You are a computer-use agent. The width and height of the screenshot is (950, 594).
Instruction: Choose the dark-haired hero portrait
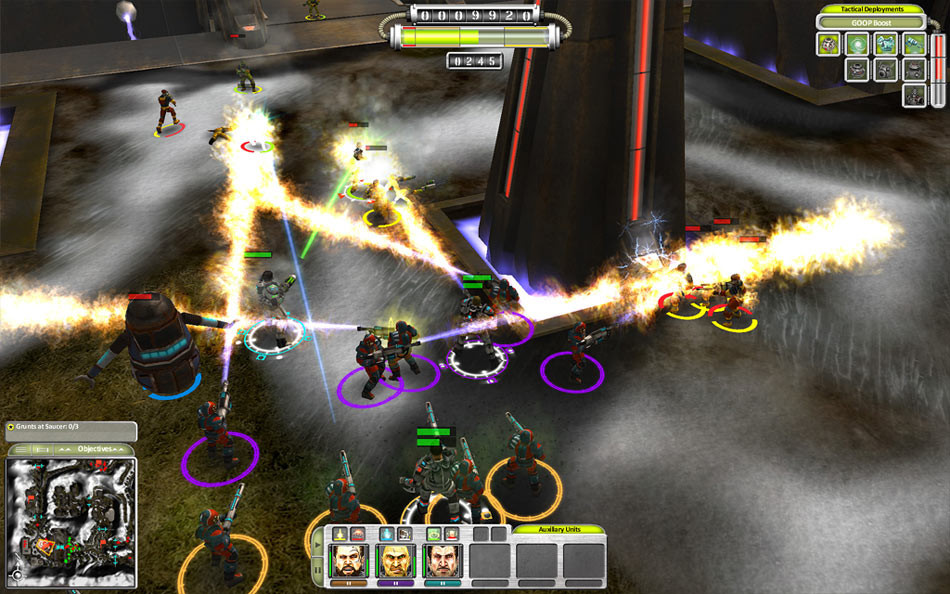coord(441,560)
